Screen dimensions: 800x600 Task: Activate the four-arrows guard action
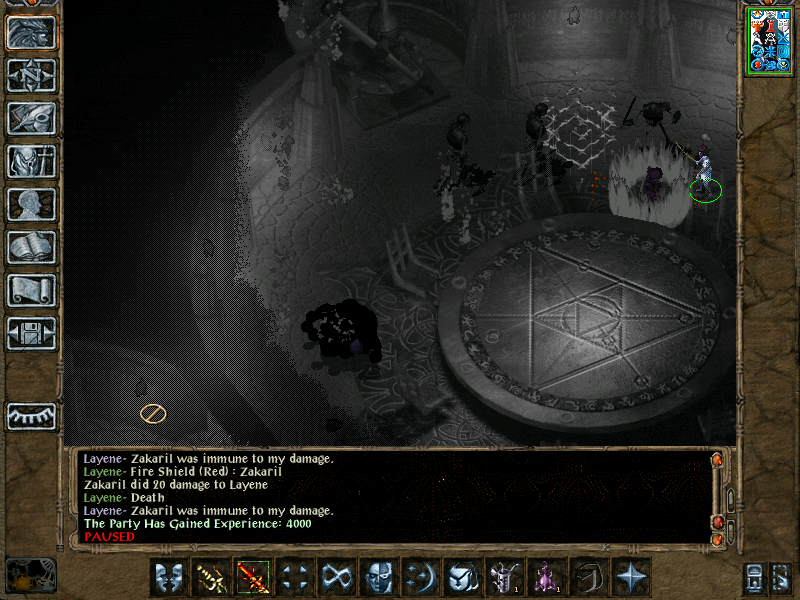tap(295, 577)
